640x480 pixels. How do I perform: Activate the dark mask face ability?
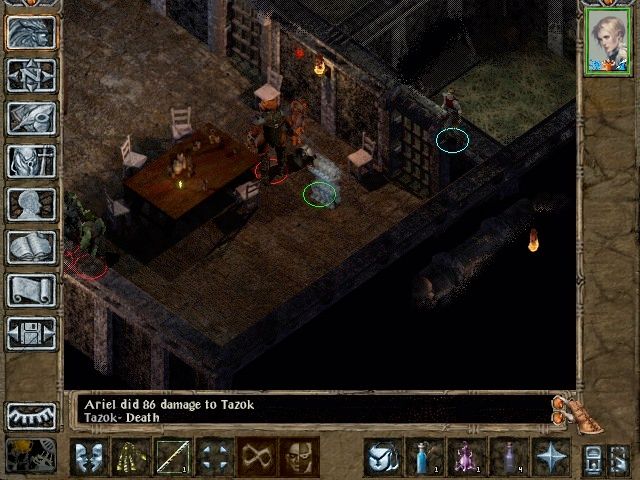(x=299, y=457)
